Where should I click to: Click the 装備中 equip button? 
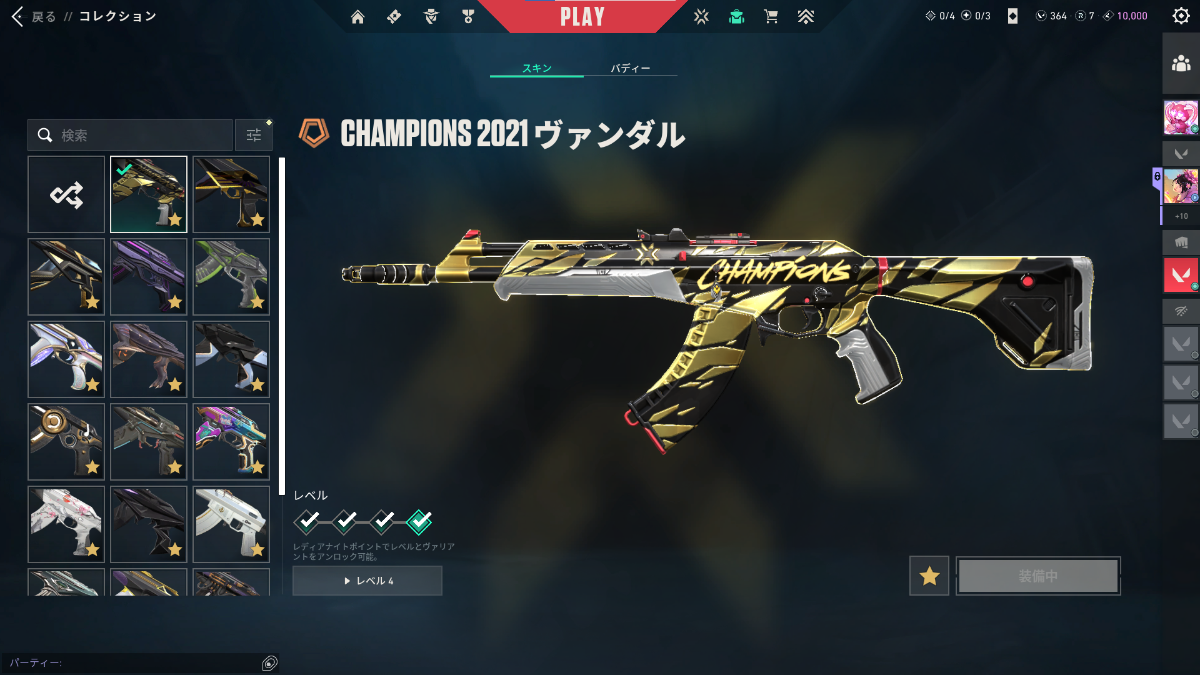point(1038,576)
